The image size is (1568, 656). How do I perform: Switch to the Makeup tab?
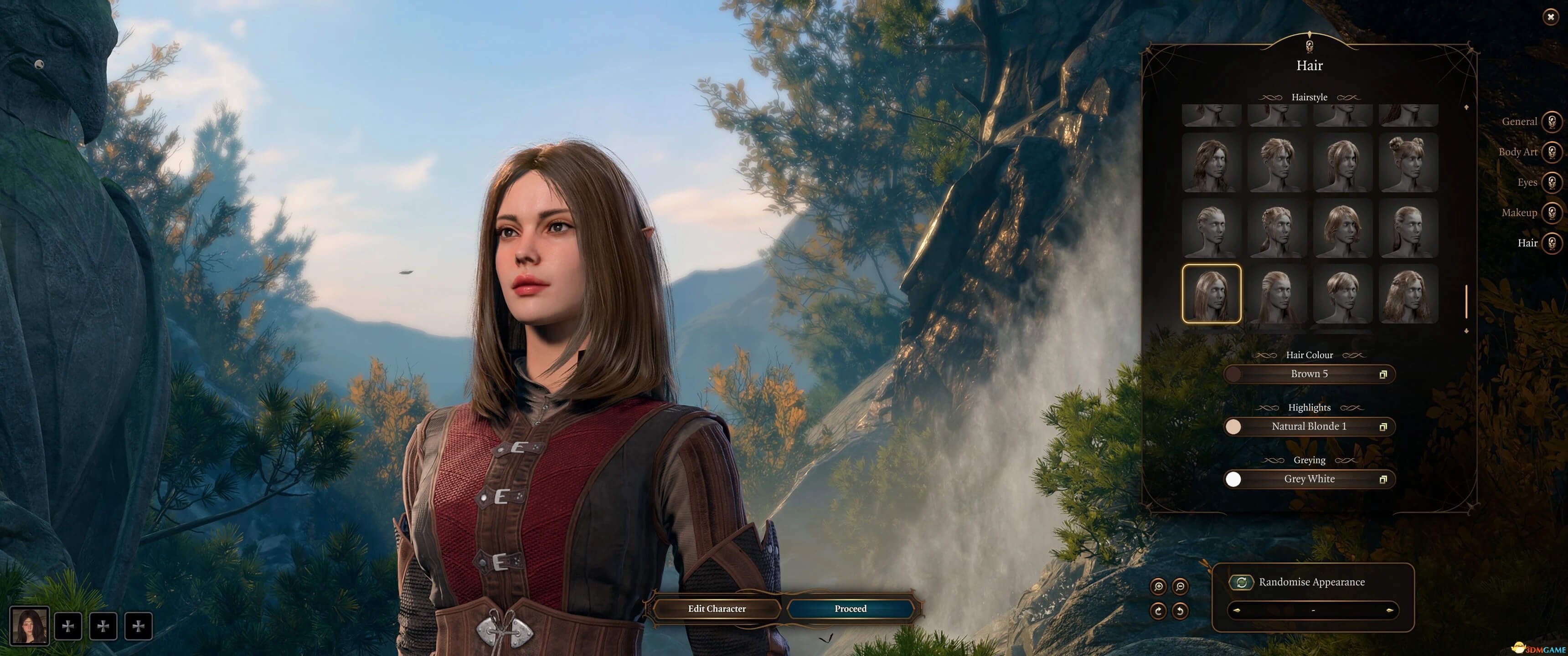[x=1552, y=212]
